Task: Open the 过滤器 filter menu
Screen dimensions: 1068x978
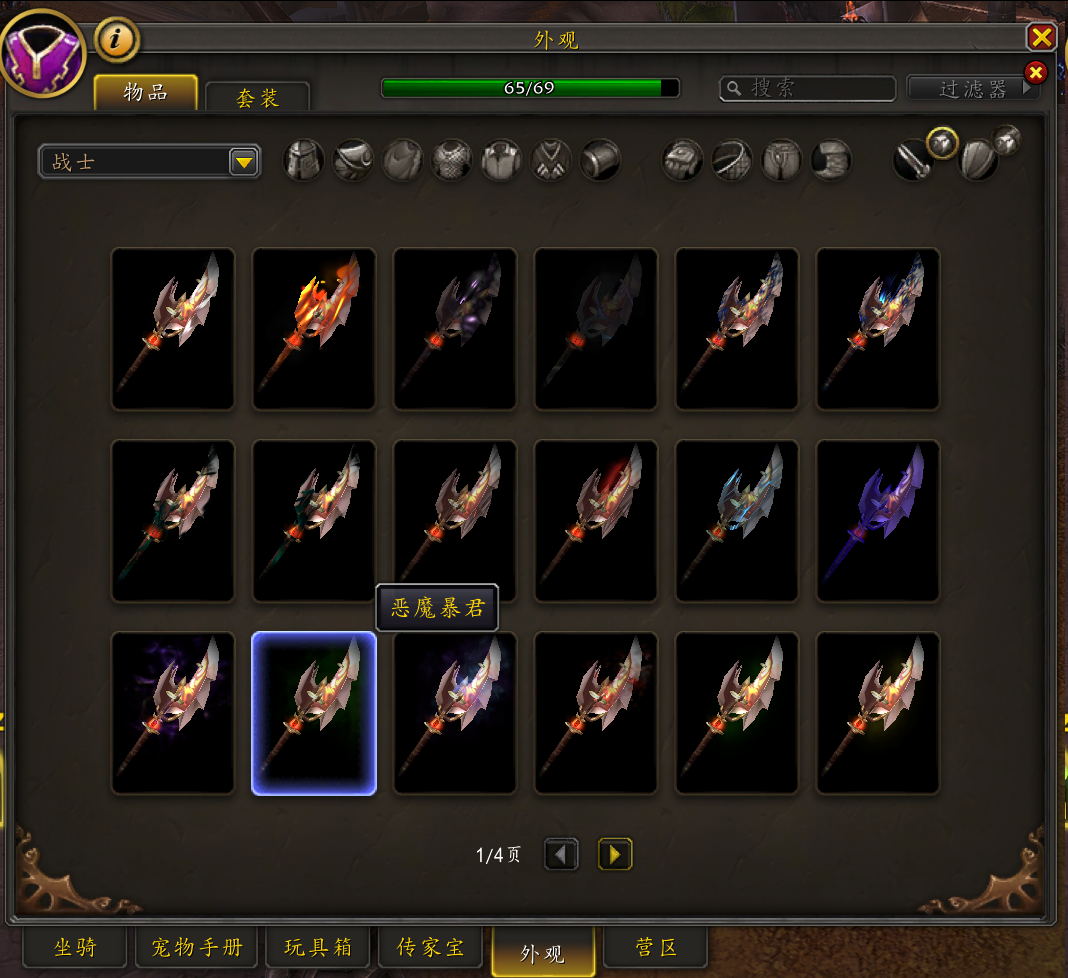Action: tap(972, 89)
